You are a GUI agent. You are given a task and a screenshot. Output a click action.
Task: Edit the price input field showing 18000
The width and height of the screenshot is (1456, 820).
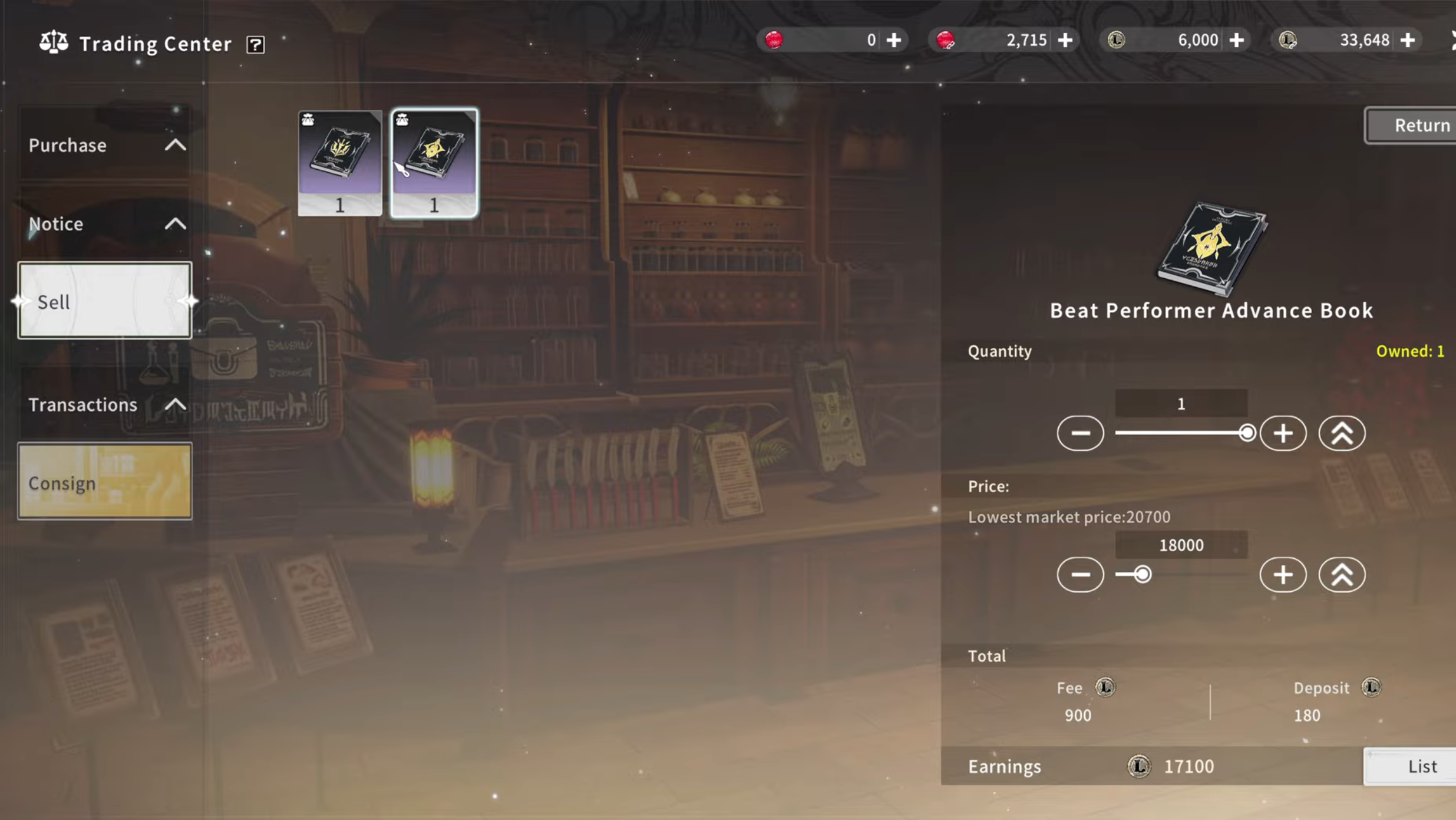click(1181, 545)
